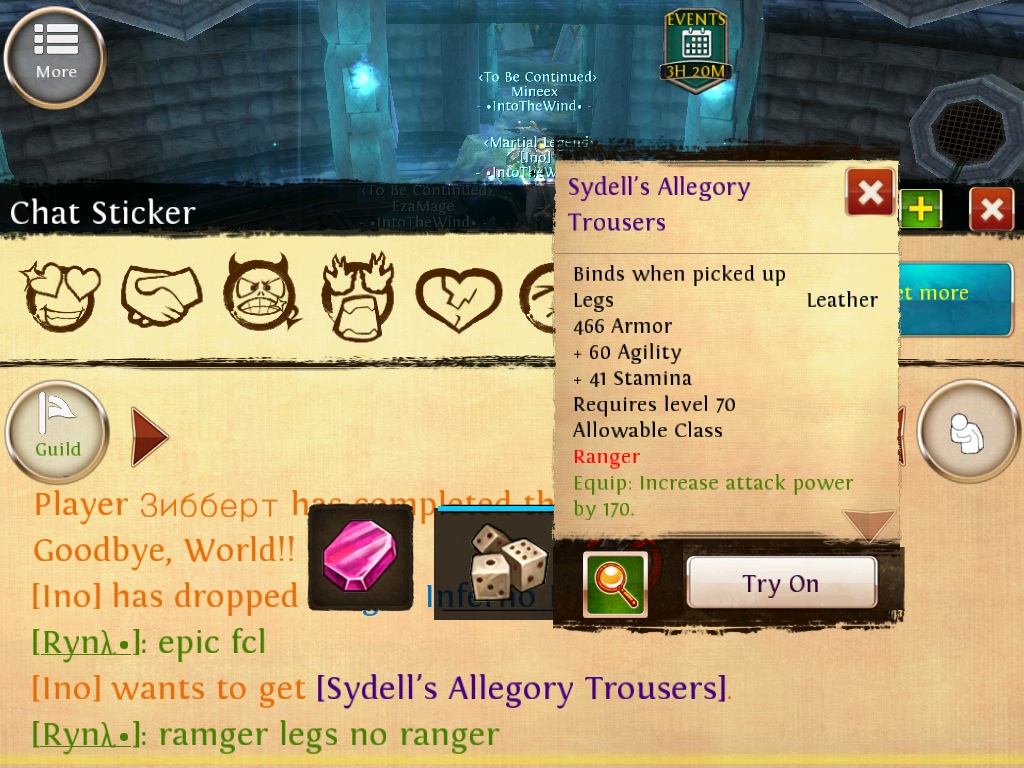Open the round character emote button
This screenshot has height=768, width=1024.
coord(967,432)
